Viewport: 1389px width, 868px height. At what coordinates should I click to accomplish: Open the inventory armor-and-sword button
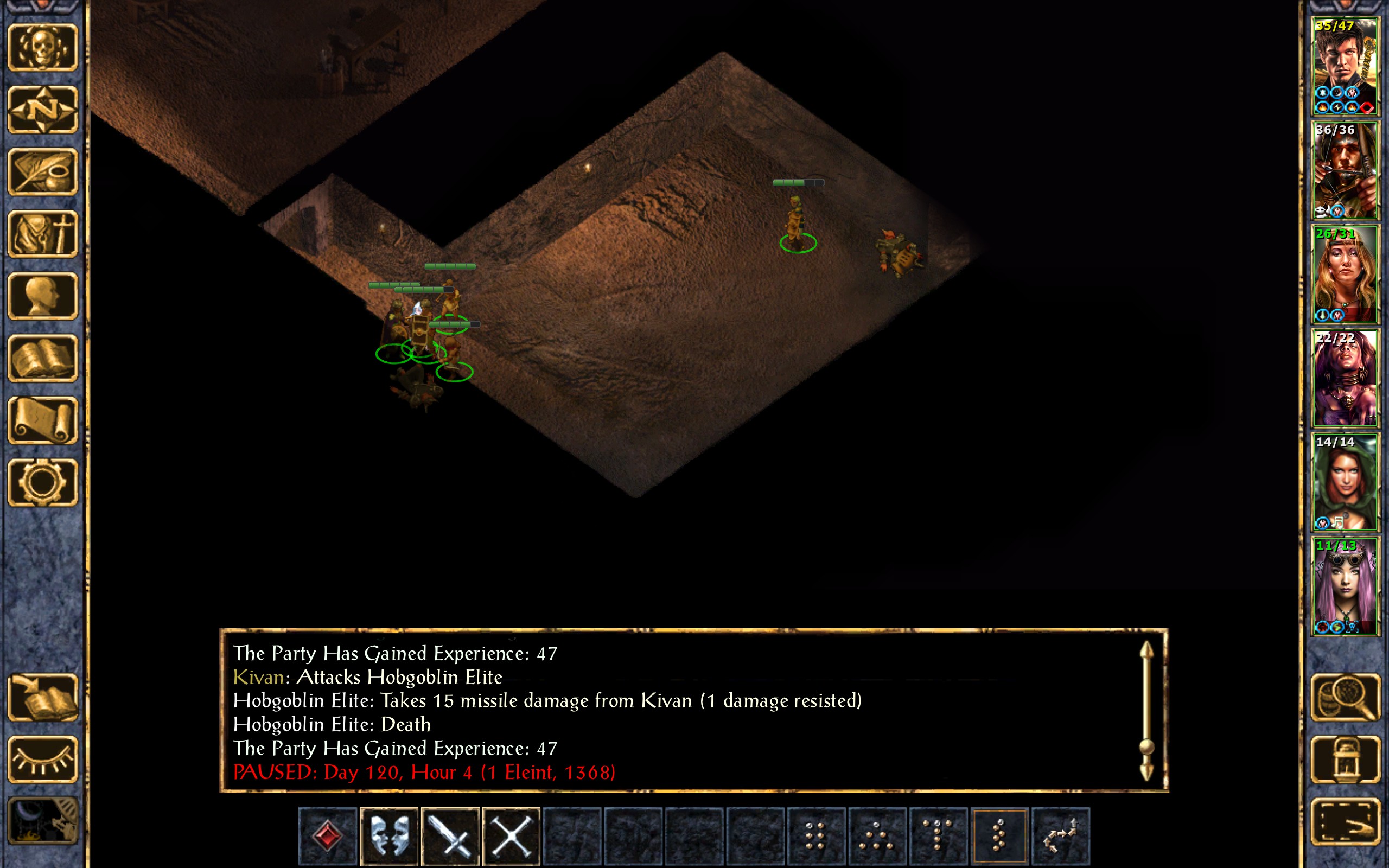[x=42, y=234]
